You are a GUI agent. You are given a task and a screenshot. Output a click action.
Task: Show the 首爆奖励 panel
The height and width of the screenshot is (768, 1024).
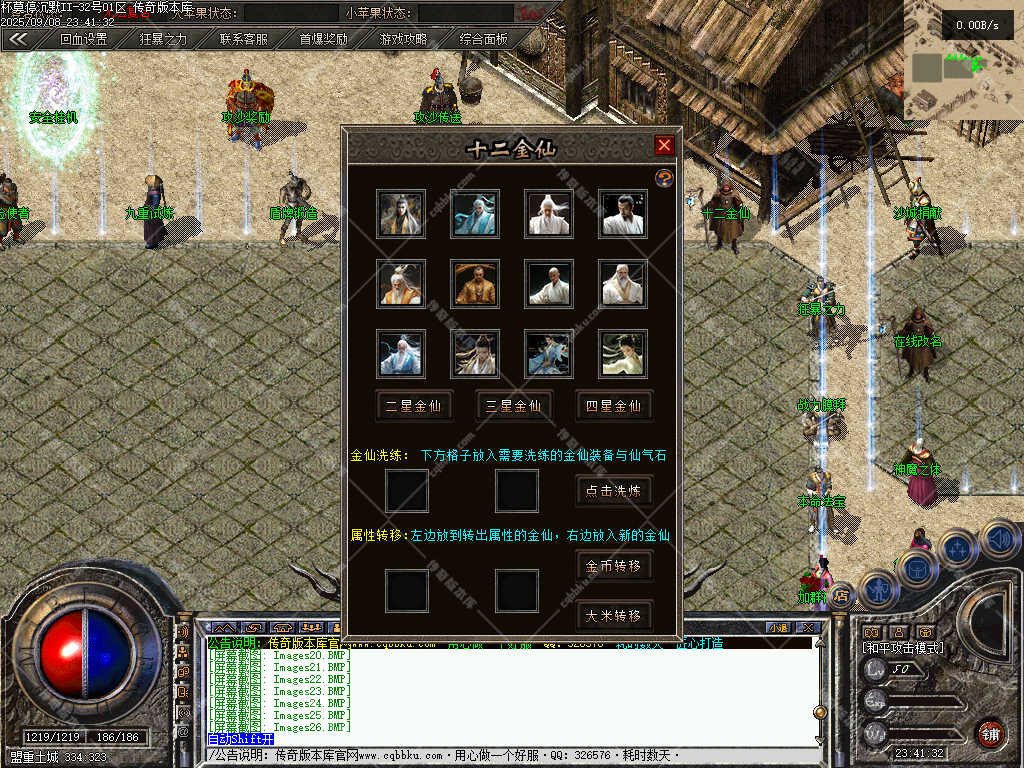point(323,39)
